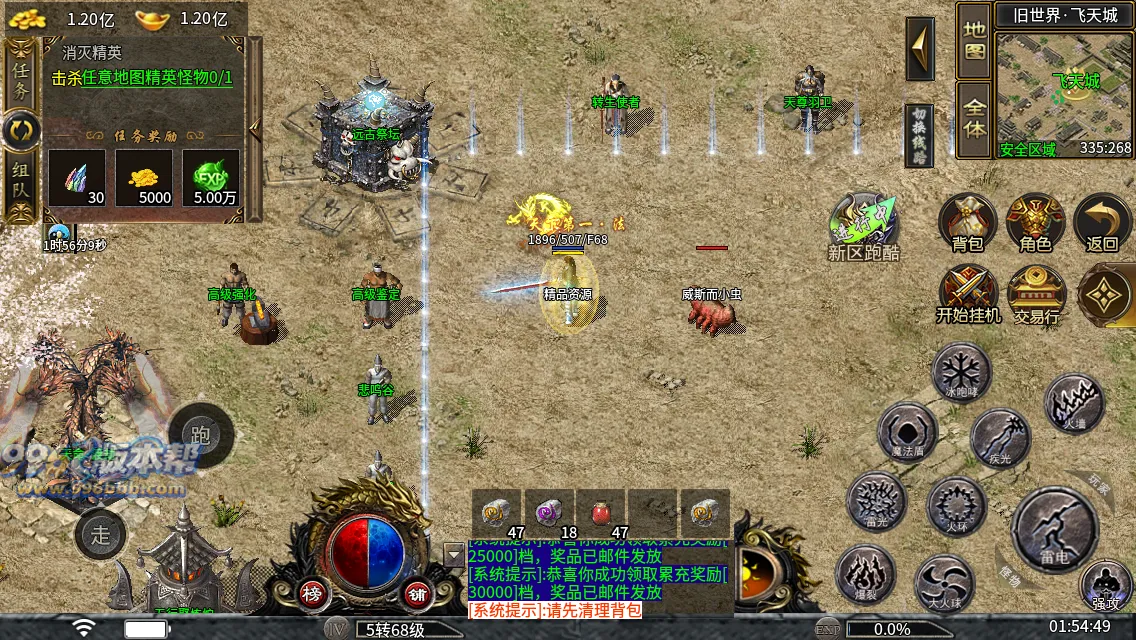Activate the 魔法盾 magic shield skill
This screenshot has width=1136, height=640.
(x=907, y=431)
